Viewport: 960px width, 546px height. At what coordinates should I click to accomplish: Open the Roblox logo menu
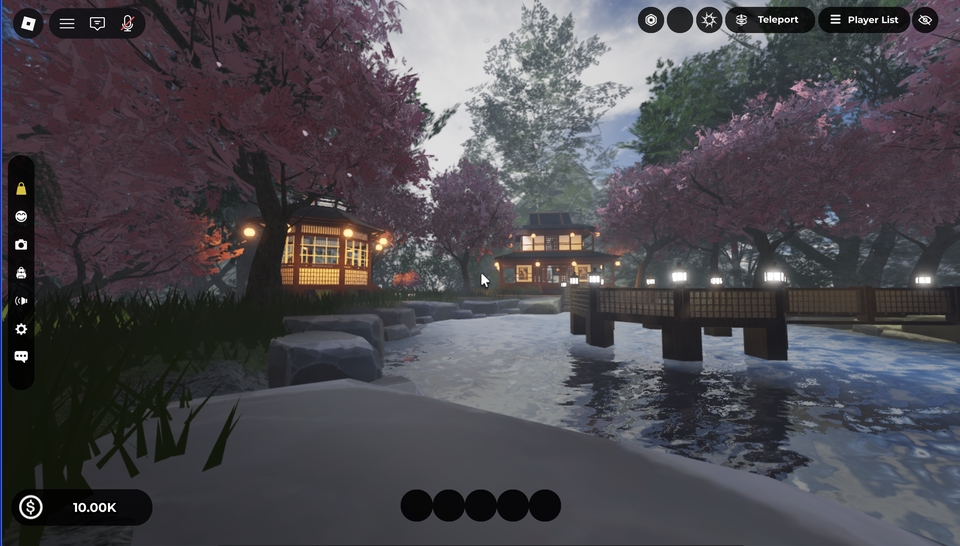point(28,23)
